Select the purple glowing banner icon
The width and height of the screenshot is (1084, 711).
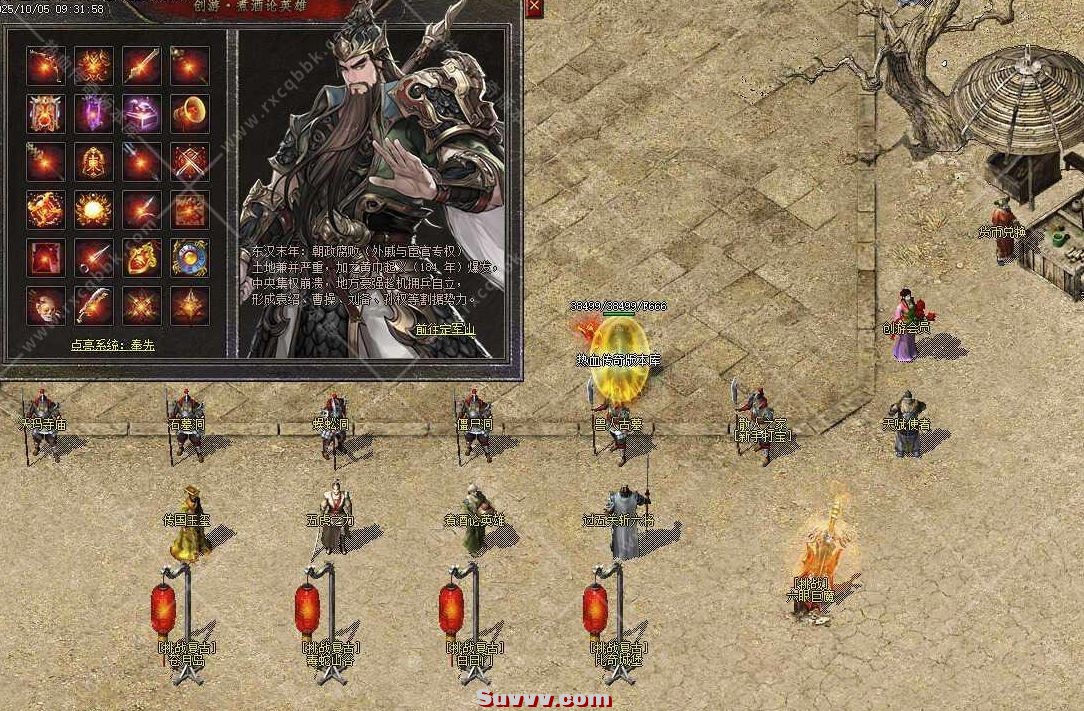coord(94,114)
